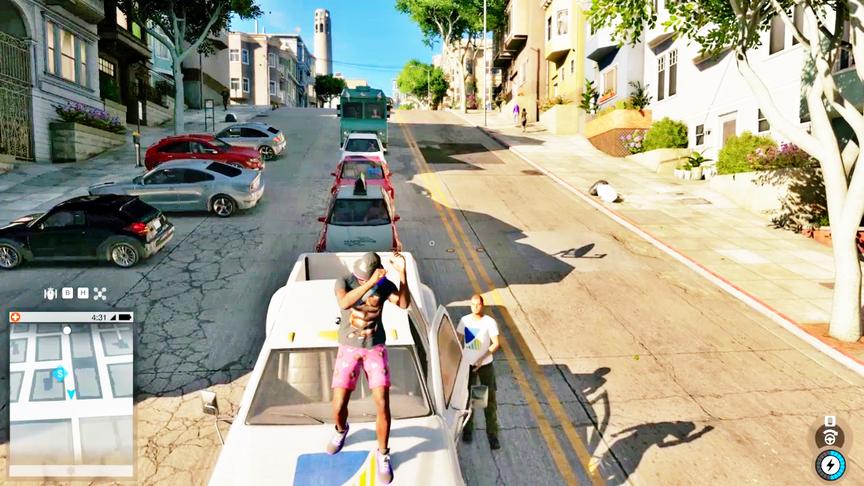
Task: Select the lightning bolt botnet icon
Action: click(x=830, y=465)
